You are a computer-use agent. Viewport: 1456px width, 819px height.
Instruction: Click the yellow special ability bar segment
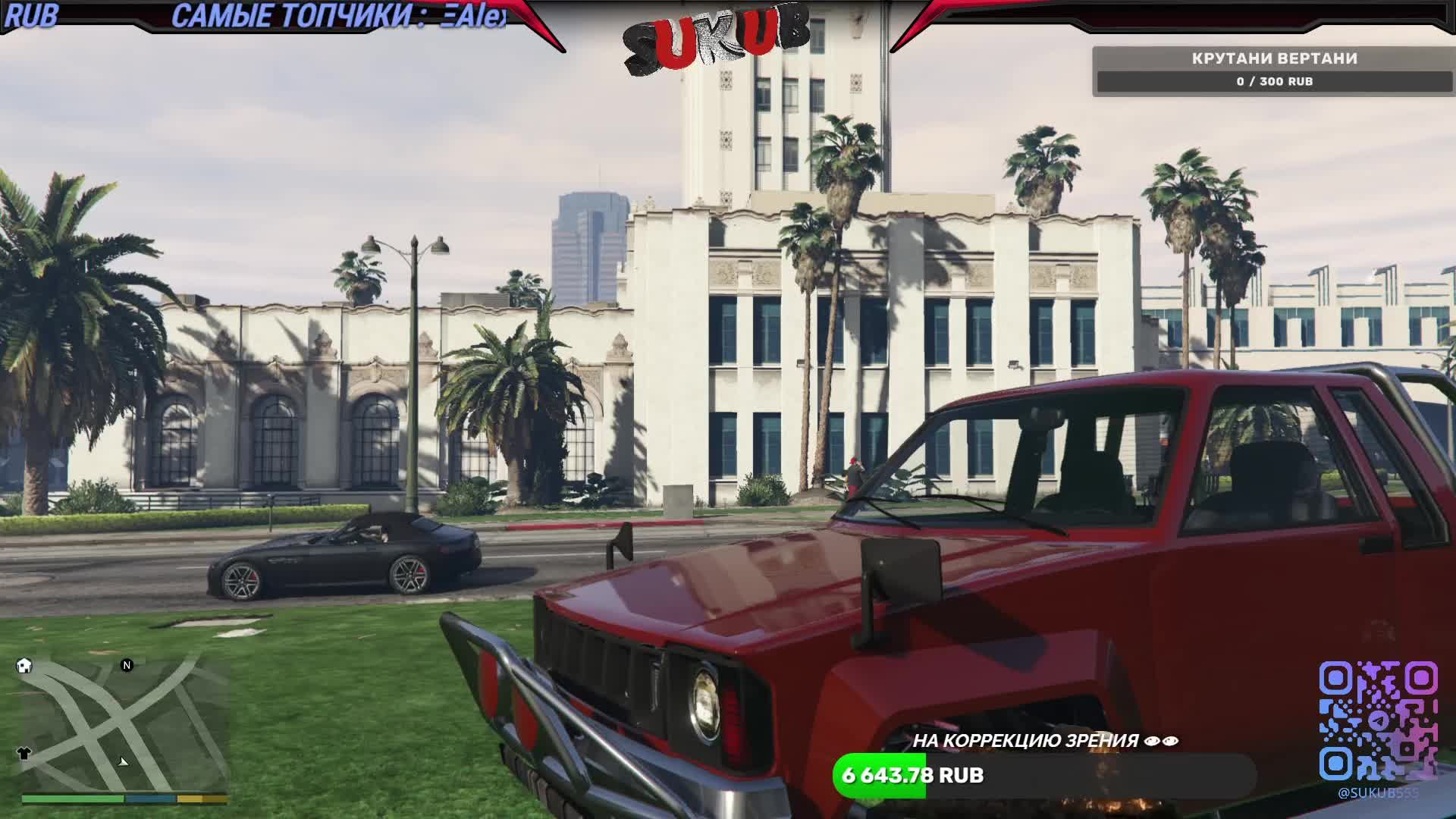[x=202, y=797]
